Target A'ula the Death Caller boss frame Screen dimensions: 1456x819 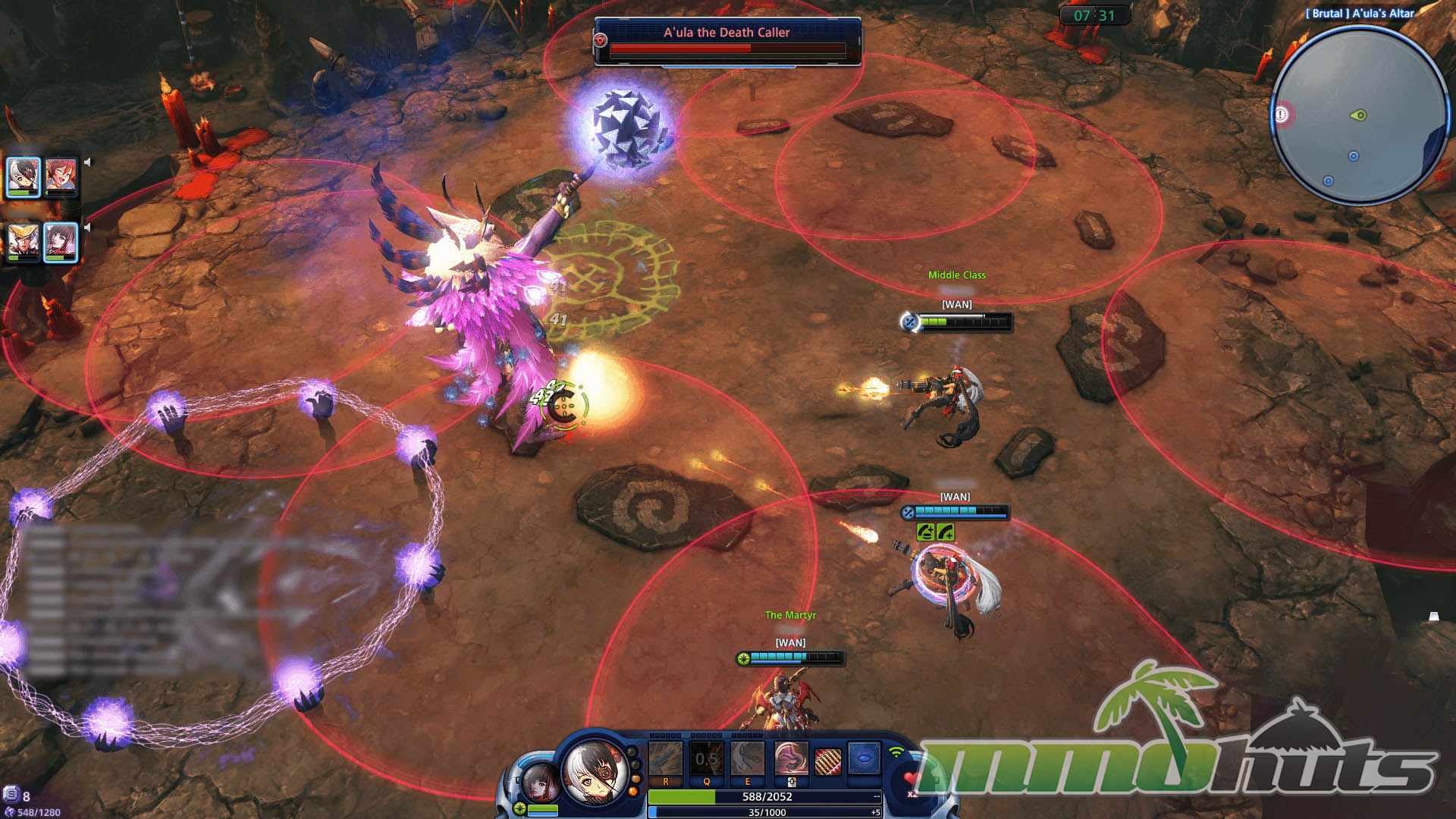(727, 41)
